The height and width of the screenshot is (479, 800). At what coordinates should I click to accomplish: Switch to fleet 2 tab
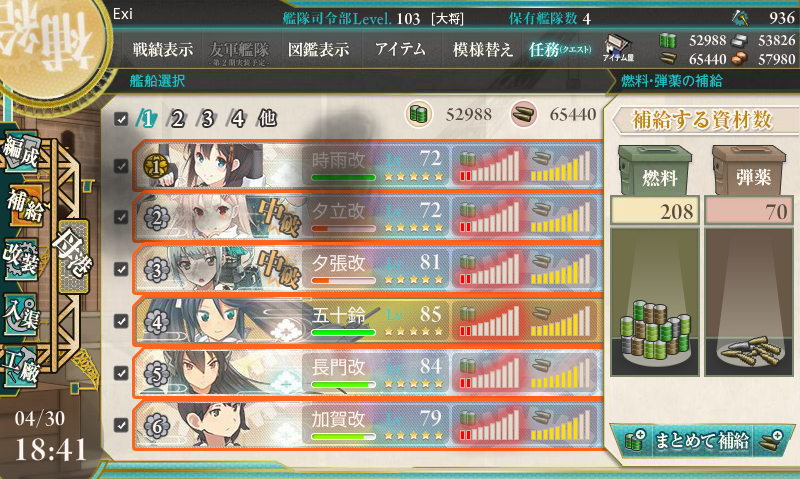(178, 118)
